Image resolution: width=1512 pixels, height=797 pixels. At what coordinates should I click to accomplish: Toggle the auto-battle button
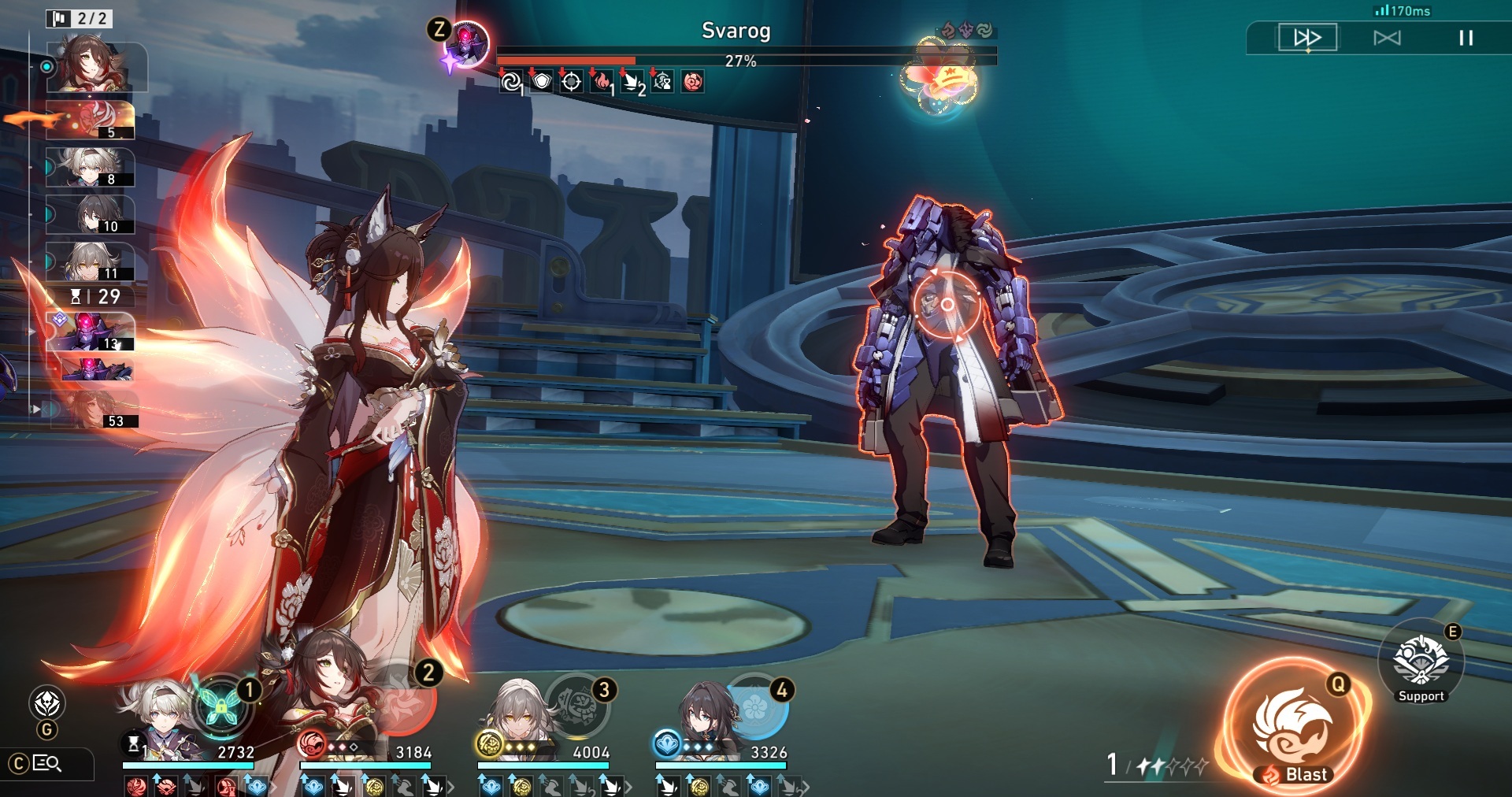pyautogui.click(x=1387, y=38)
